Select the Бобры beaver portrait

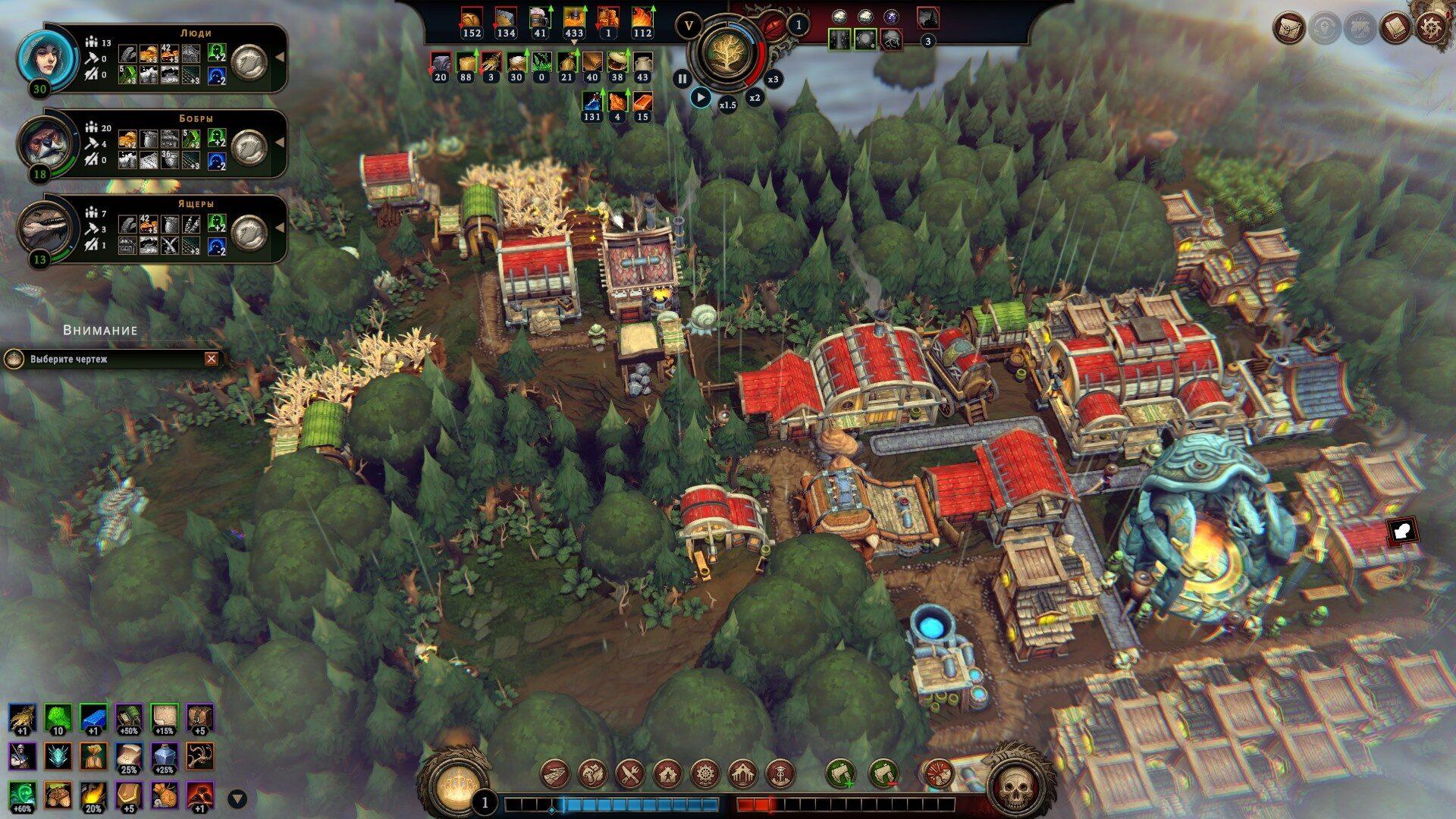pyautogui.click(x=49, y=143)
